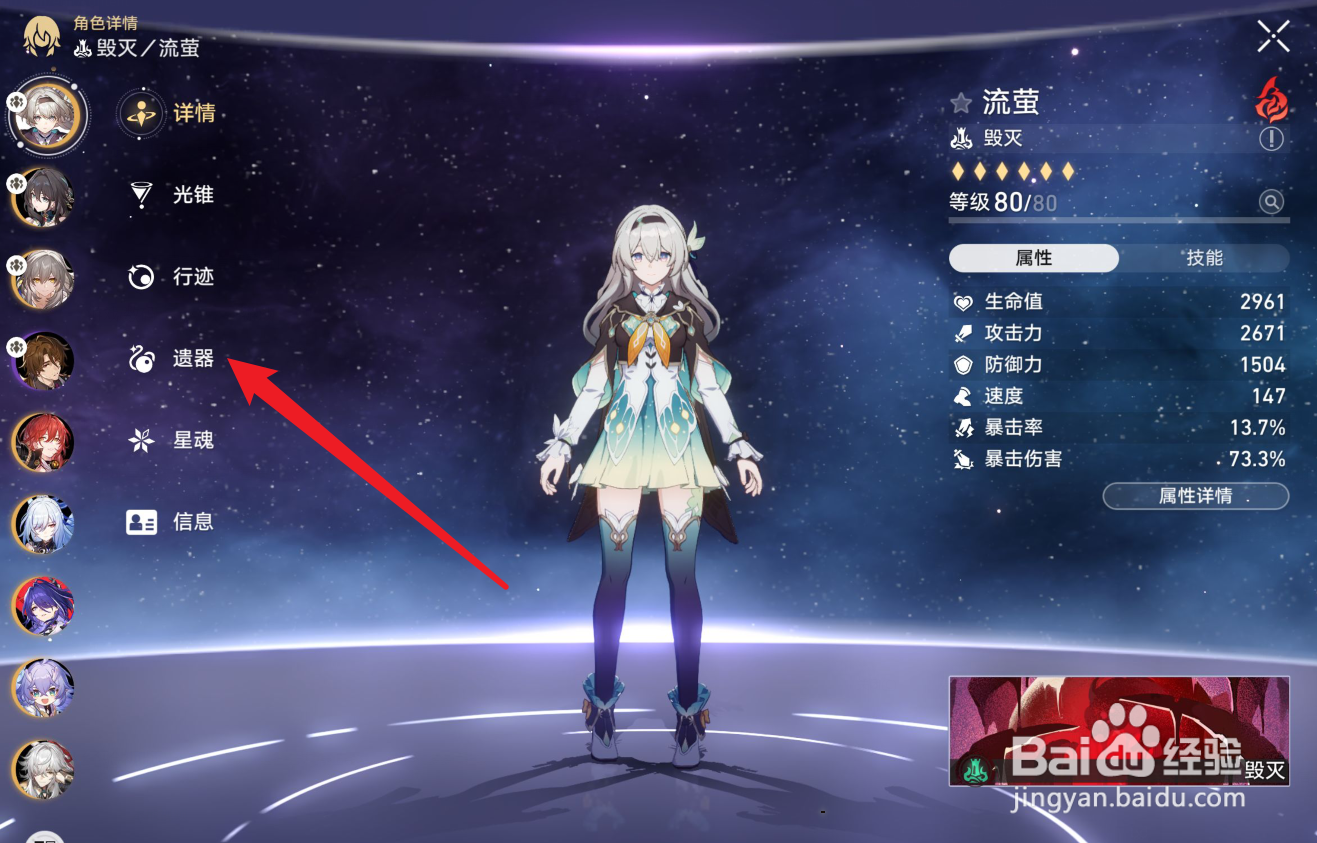Click the magnifier preview icon near 等级 80
The width and height of the screenshot is (1317, 843).
[x=1271, y=201]
